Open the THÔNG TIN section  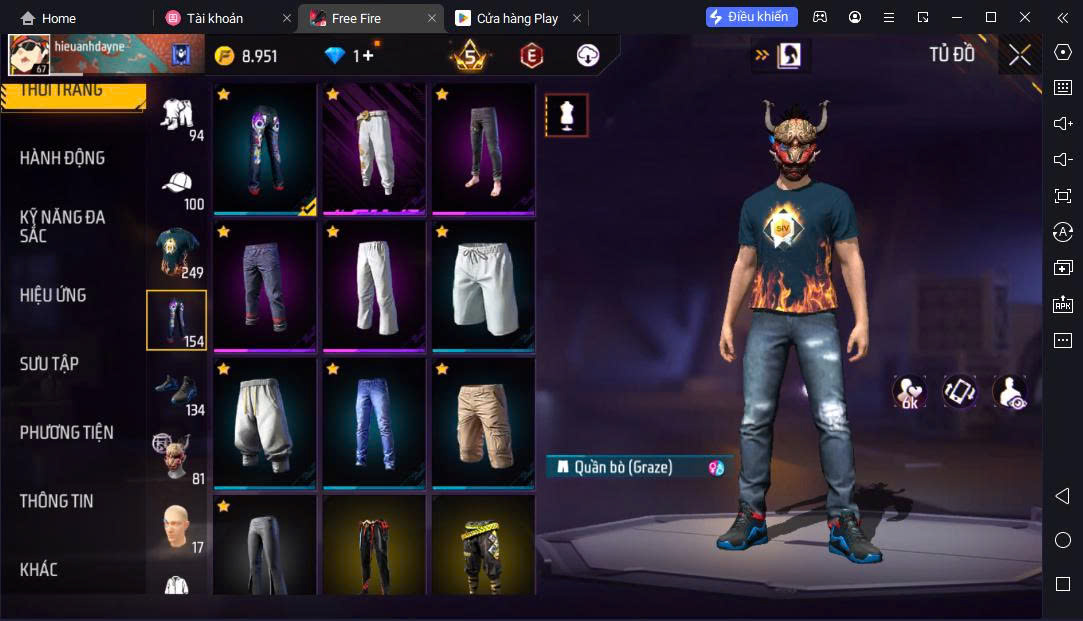point(57,501)
